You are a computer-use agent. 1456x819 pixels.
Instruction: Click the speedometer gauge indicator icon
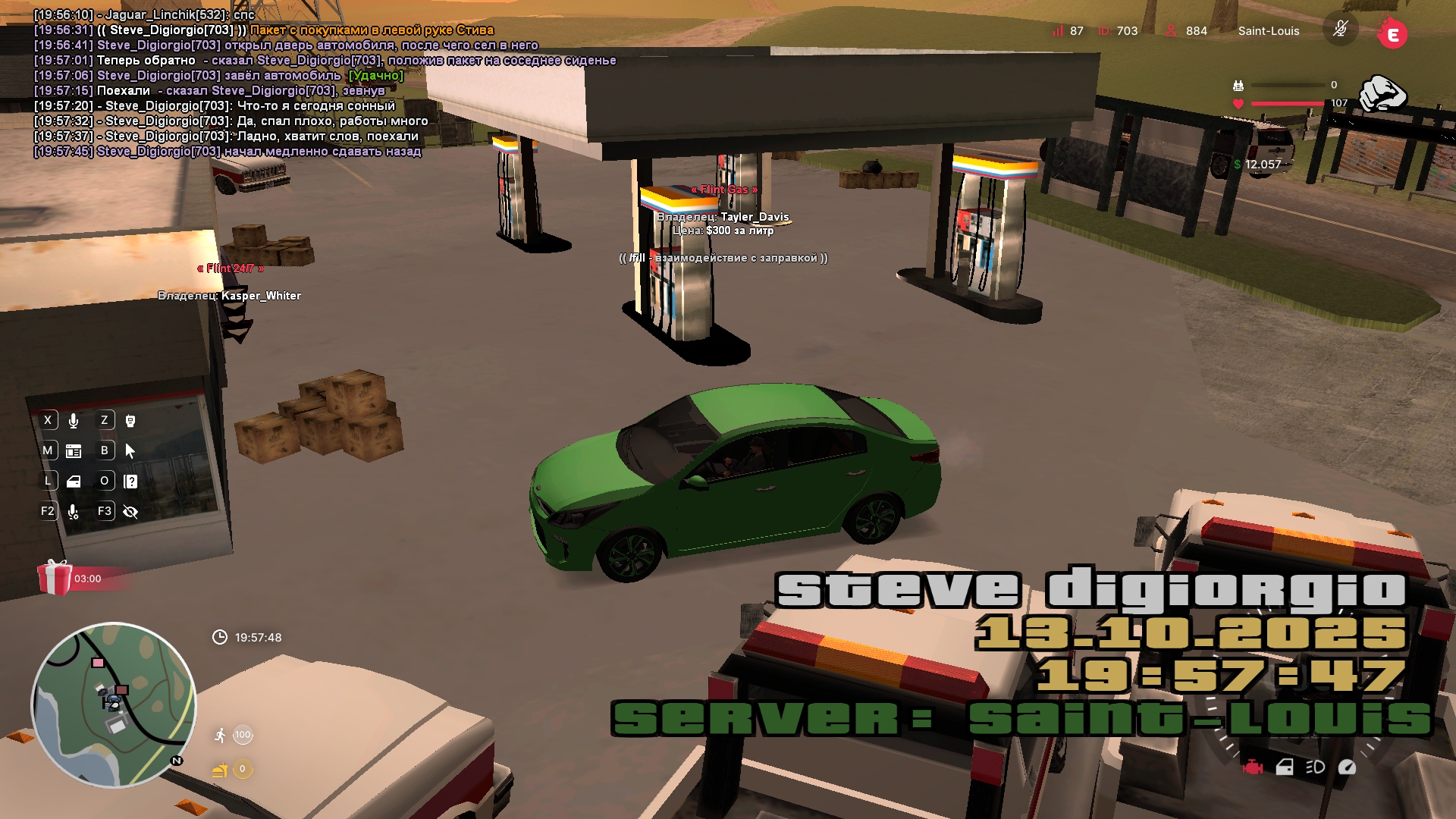click(x=1347, y=767)
